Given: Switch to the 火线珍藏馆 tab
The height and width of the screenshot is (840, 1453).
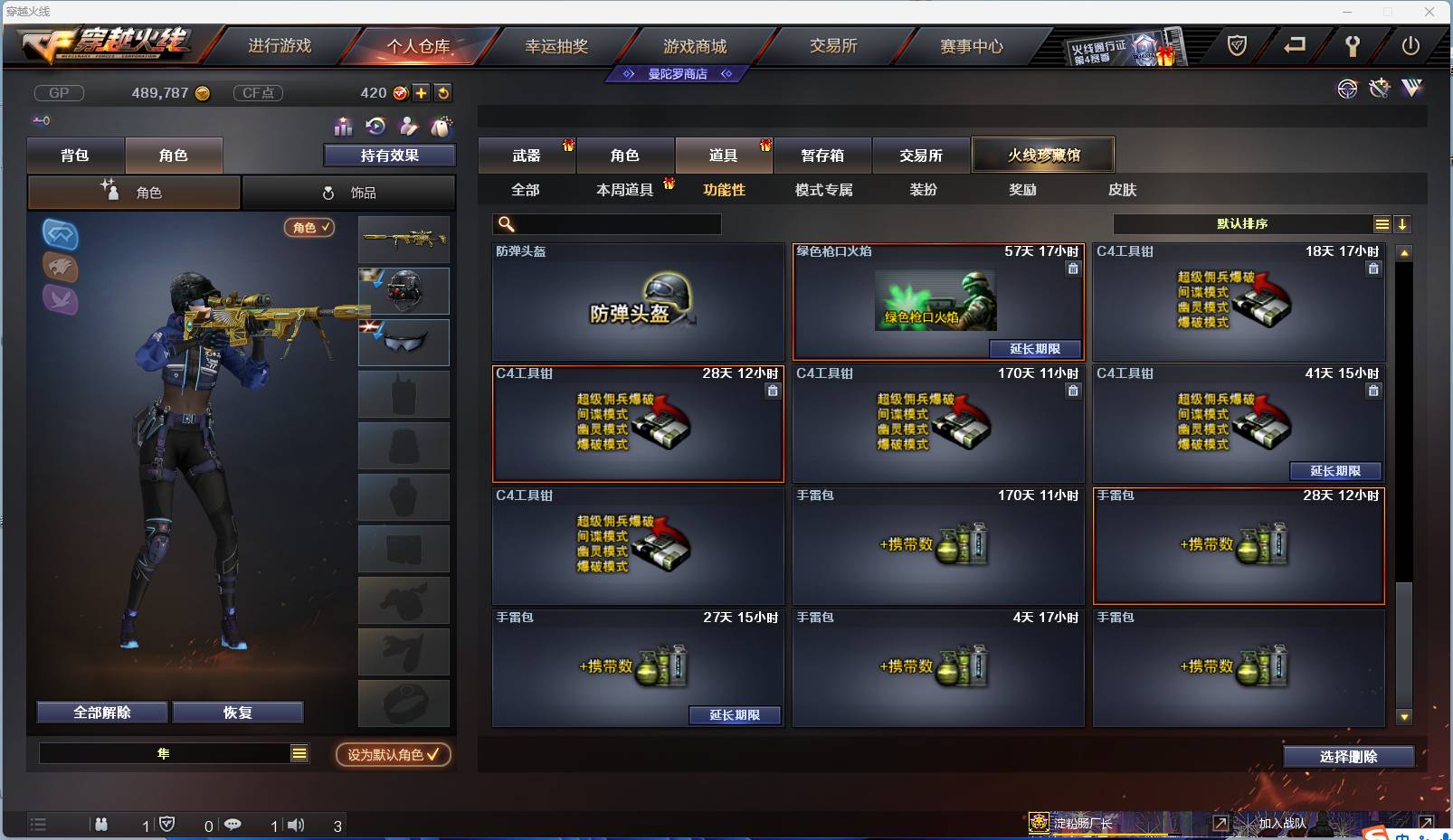Looking at the screenshot, I should tap(1043, 155).
